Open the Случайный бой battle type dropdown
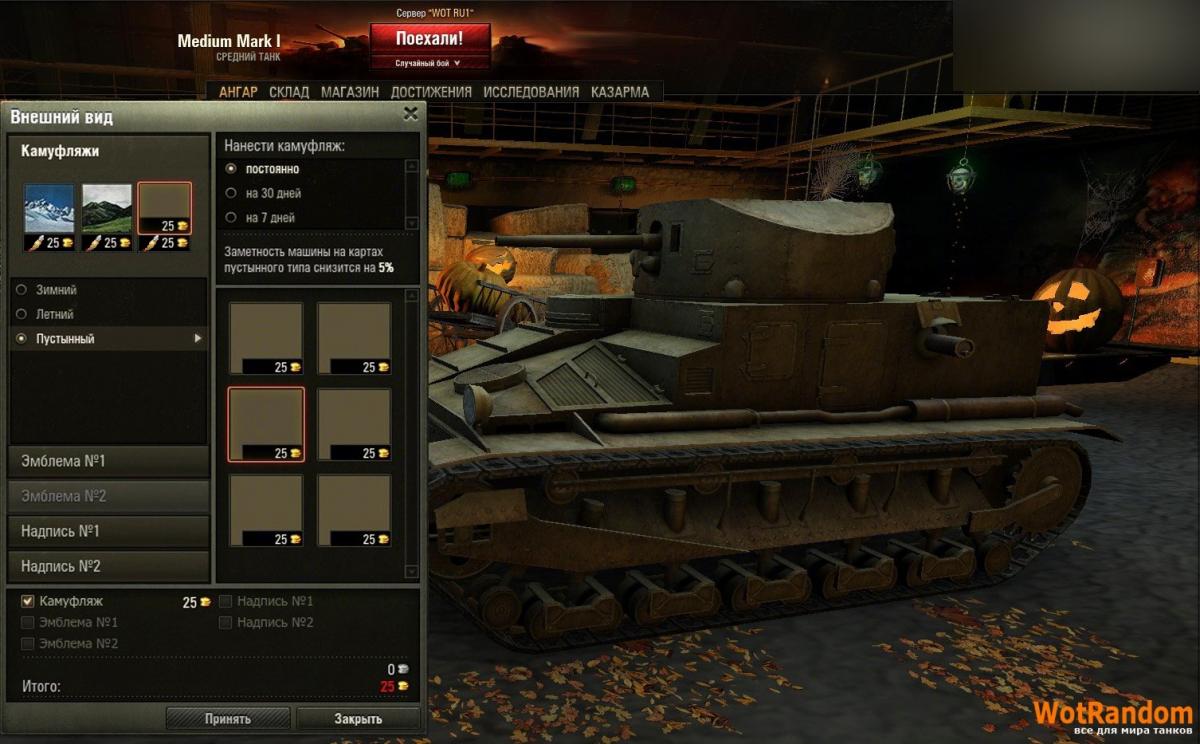The image size is (1200, 744). [x=428, y=63]
